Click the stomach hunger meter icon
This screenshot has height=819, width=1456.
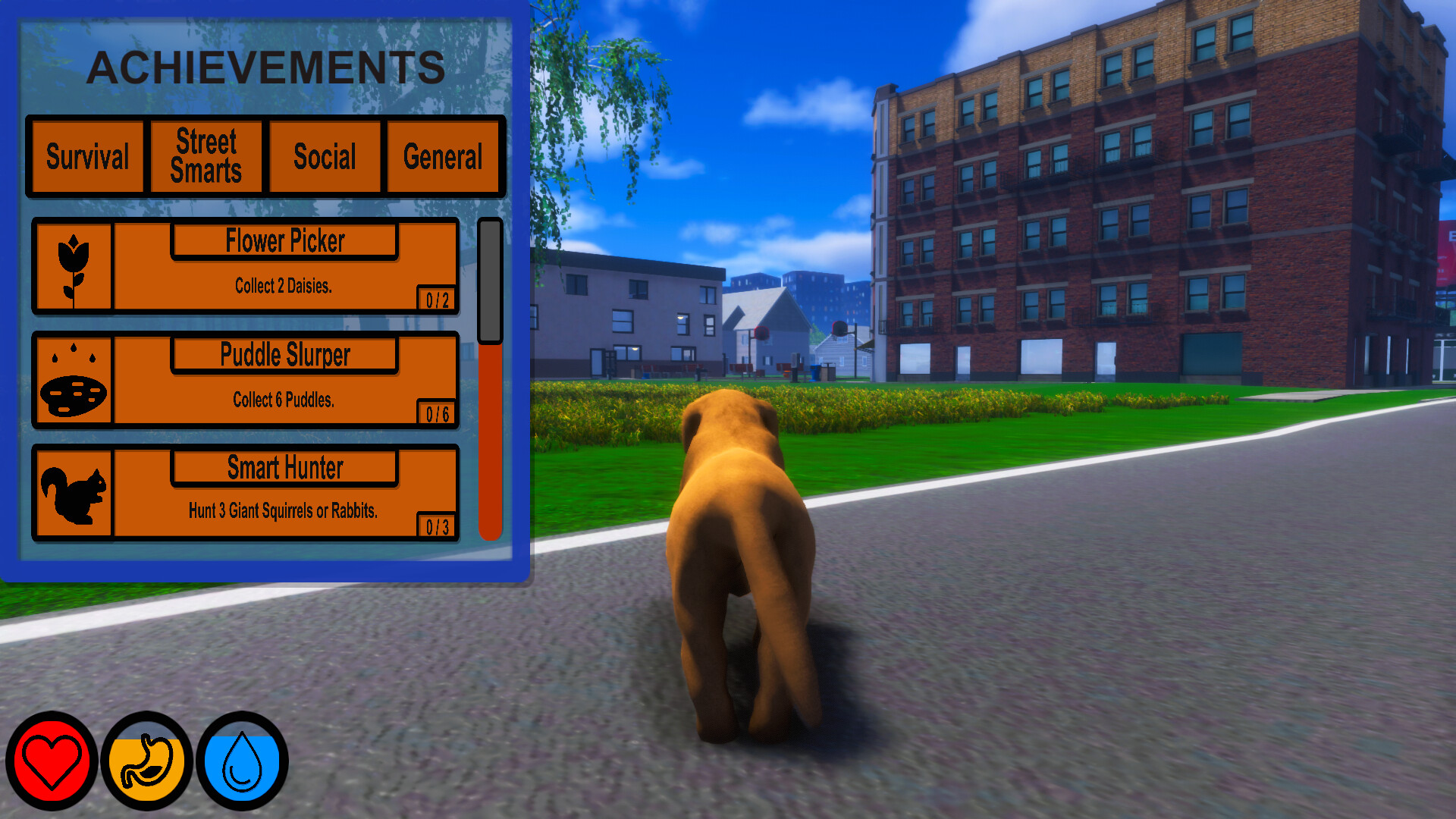(x=146, y=761)
